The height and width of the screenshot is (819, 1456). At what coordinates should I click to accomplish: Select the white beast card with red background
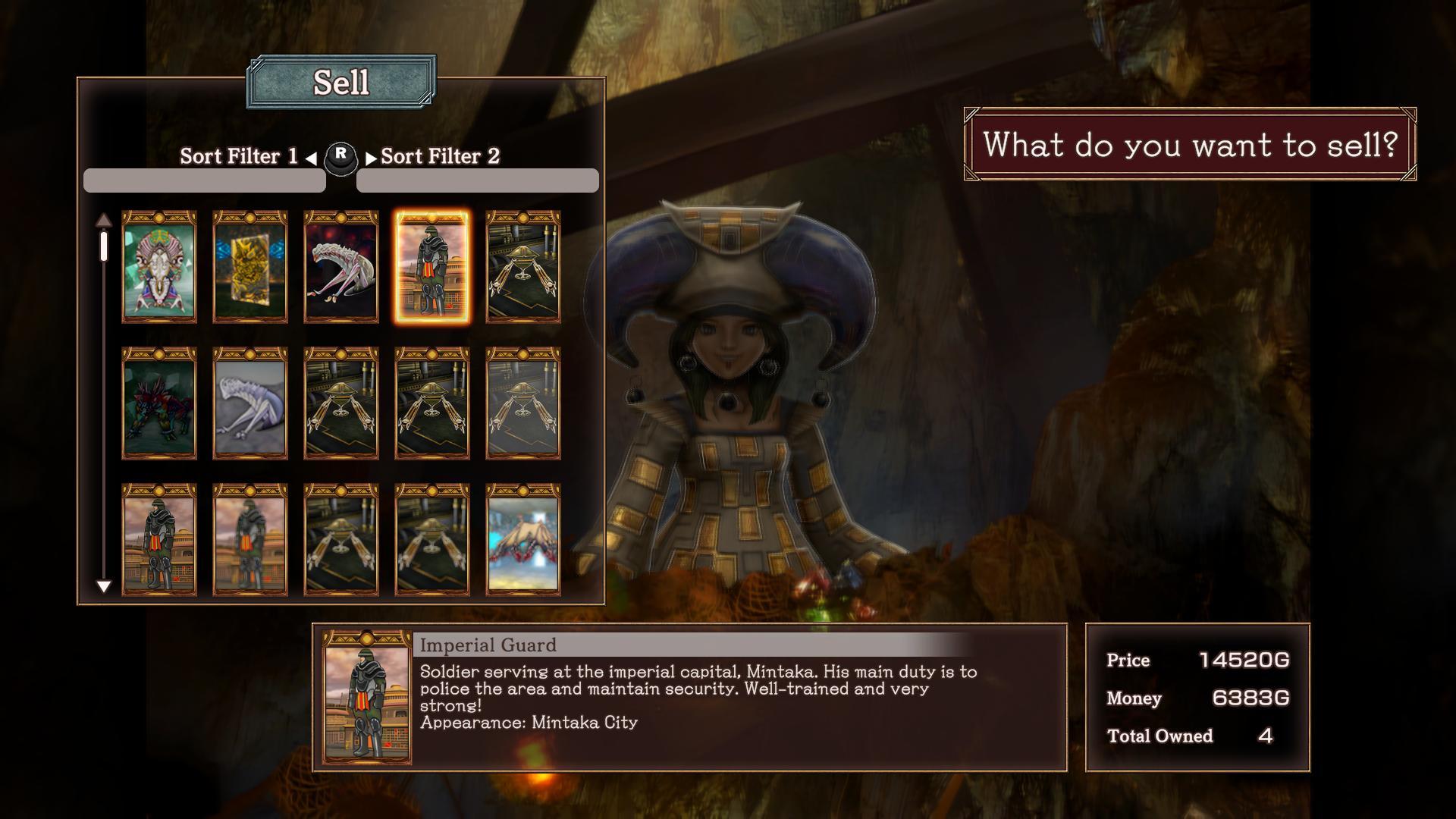pyautogui.click(x=341, y=267)
